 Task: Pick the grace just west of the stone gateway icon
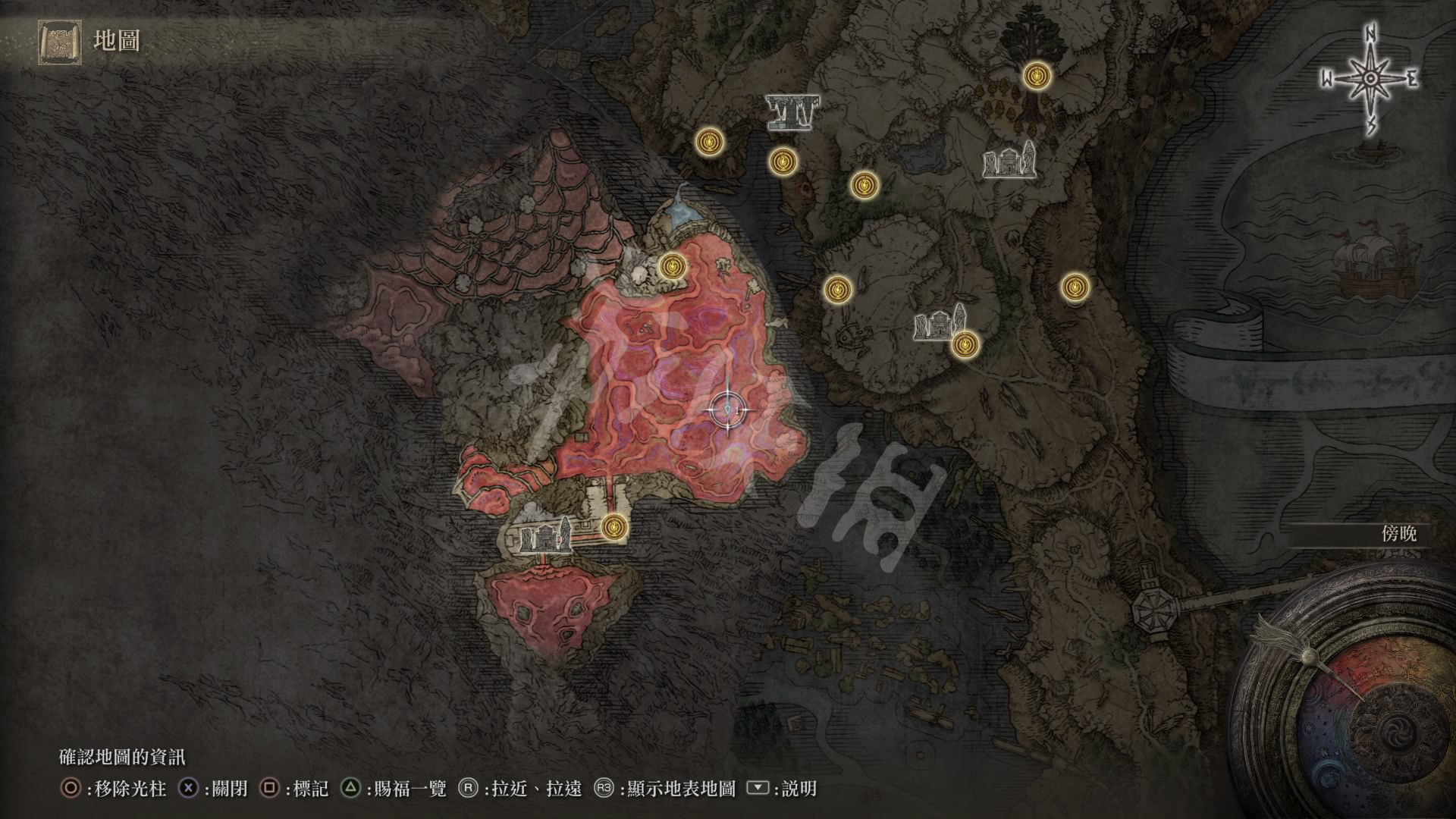click(709, 141)
